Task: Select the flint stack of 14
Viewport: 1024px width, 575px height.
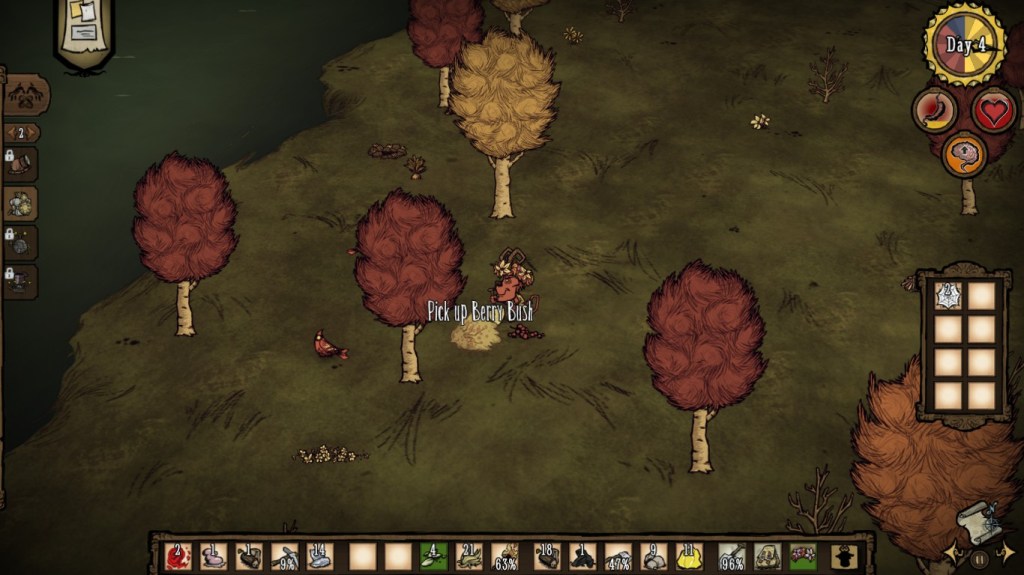Action: coord(320,556)
